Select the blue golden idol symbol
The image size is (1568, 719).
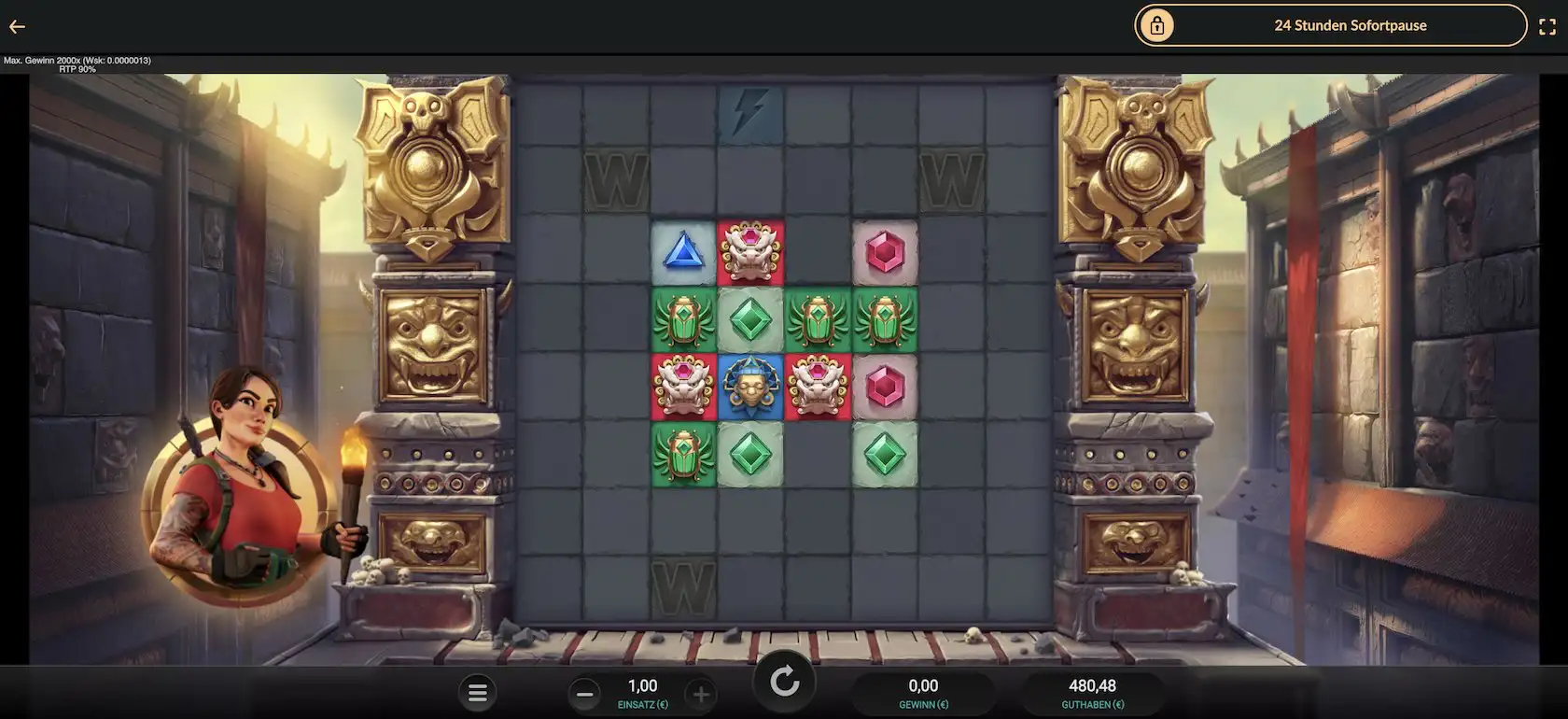[751, 388]
